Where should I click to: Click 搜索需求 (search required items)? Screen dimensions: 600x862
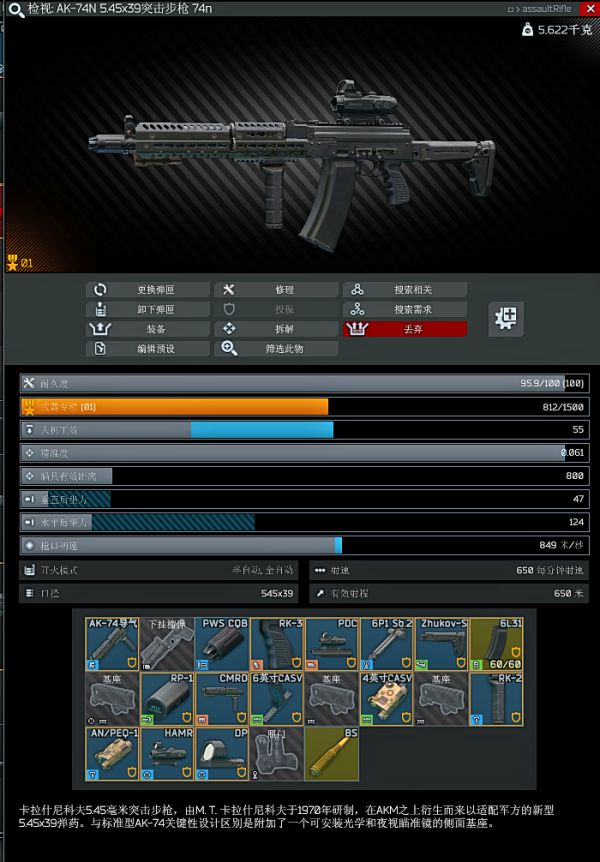(404, 310)
